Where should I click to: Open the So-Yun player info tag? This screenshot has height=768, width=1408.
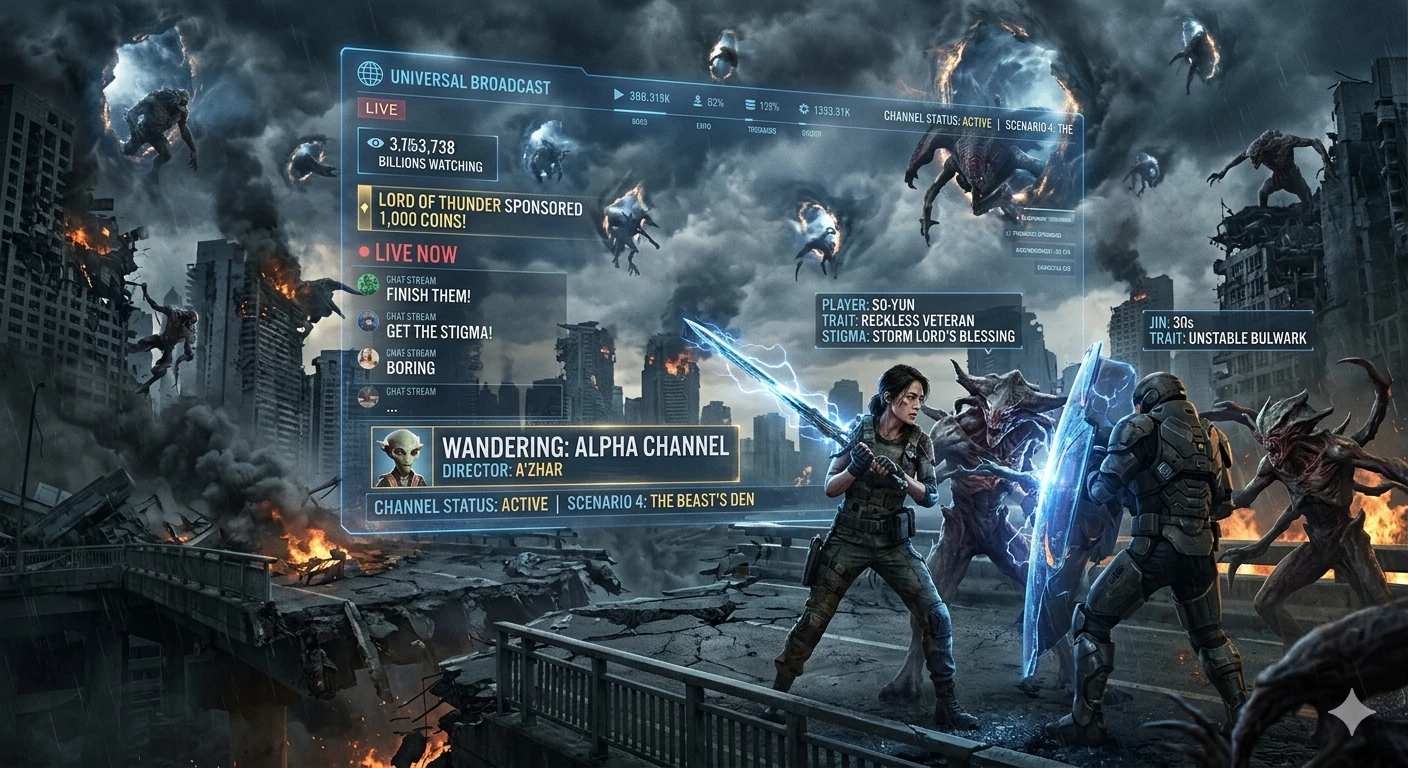(917, 320)
